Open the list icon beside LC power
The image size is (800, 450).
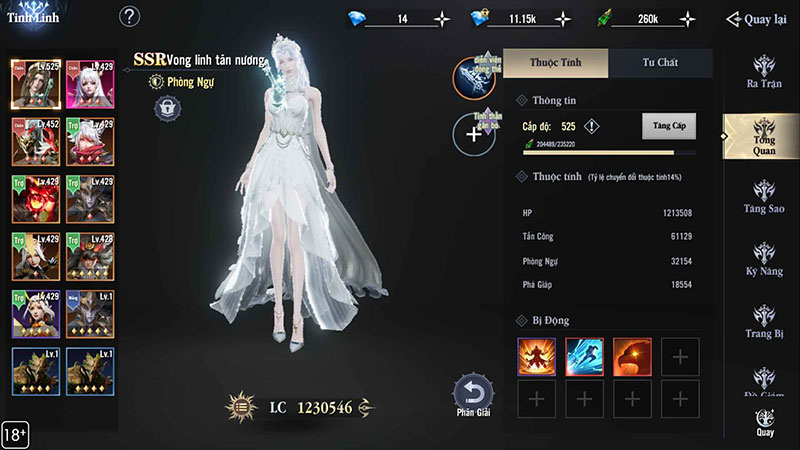[240, 407]
